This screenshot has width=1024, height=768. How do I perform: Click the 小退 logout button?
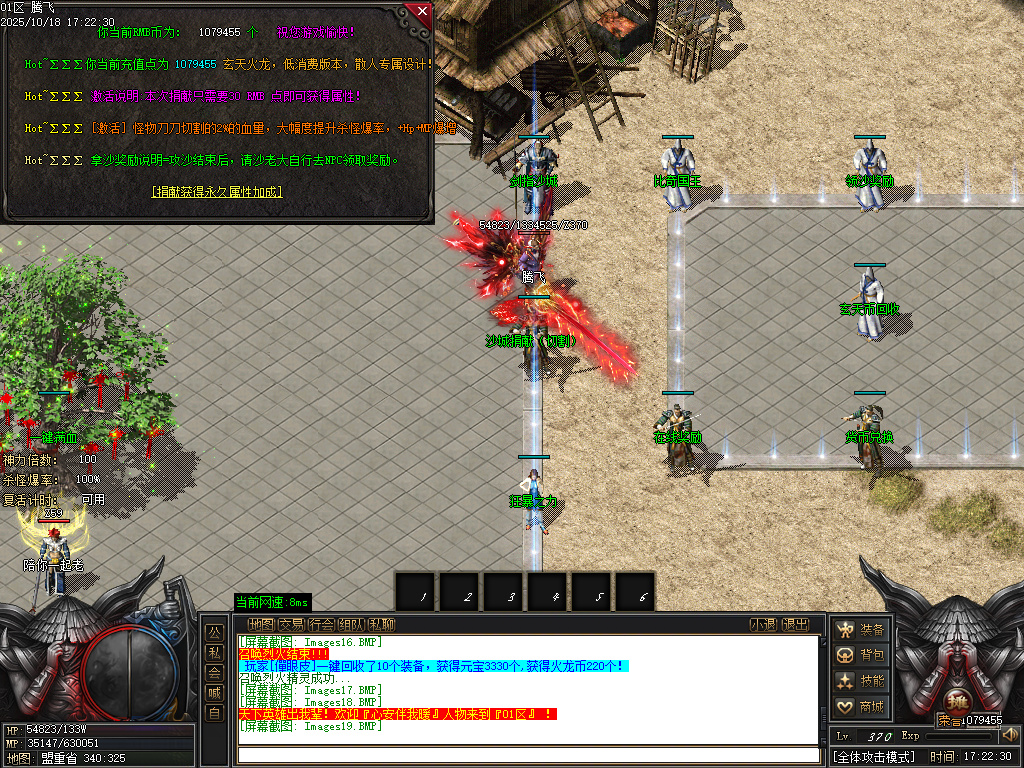tap(763, 625)
